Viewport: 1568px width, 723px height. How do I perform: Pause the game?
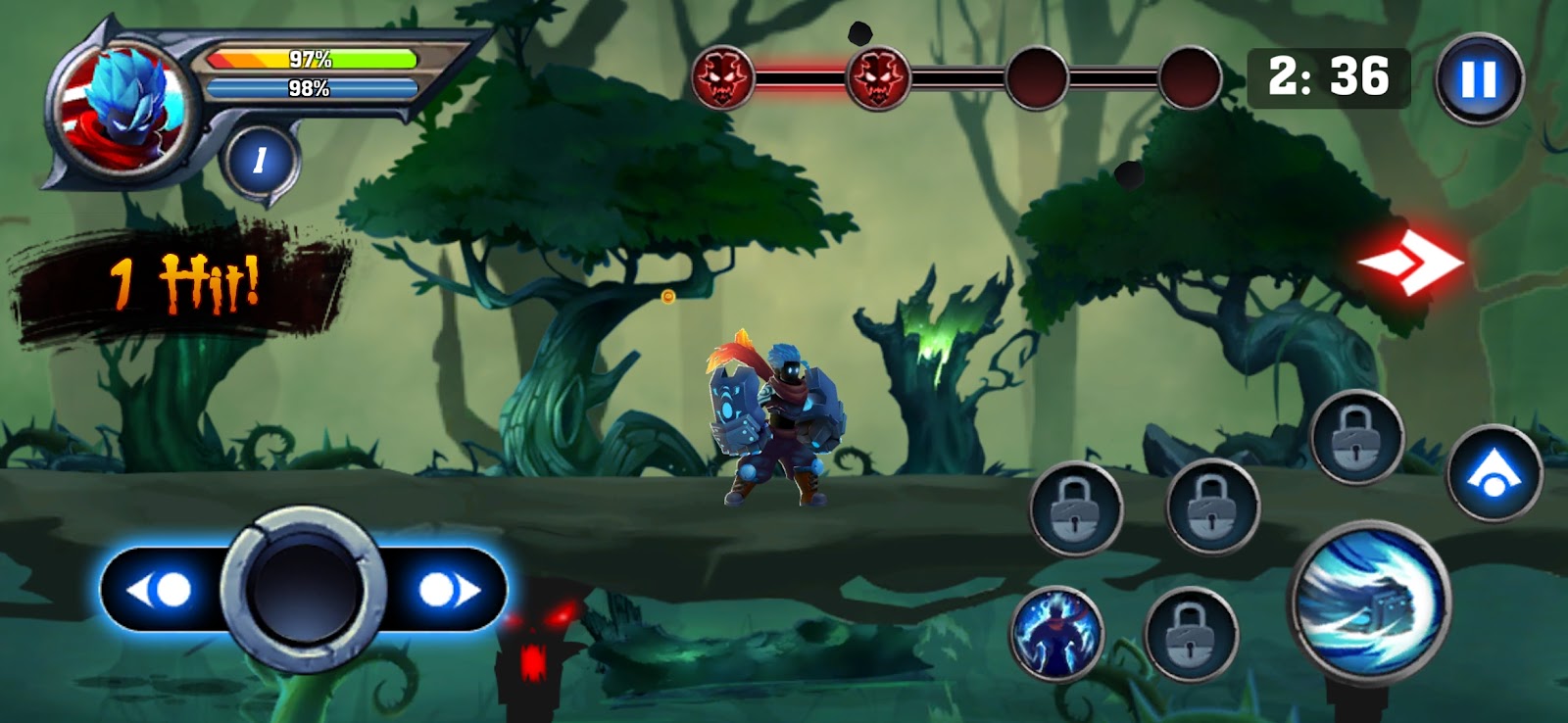(1479, 78)
